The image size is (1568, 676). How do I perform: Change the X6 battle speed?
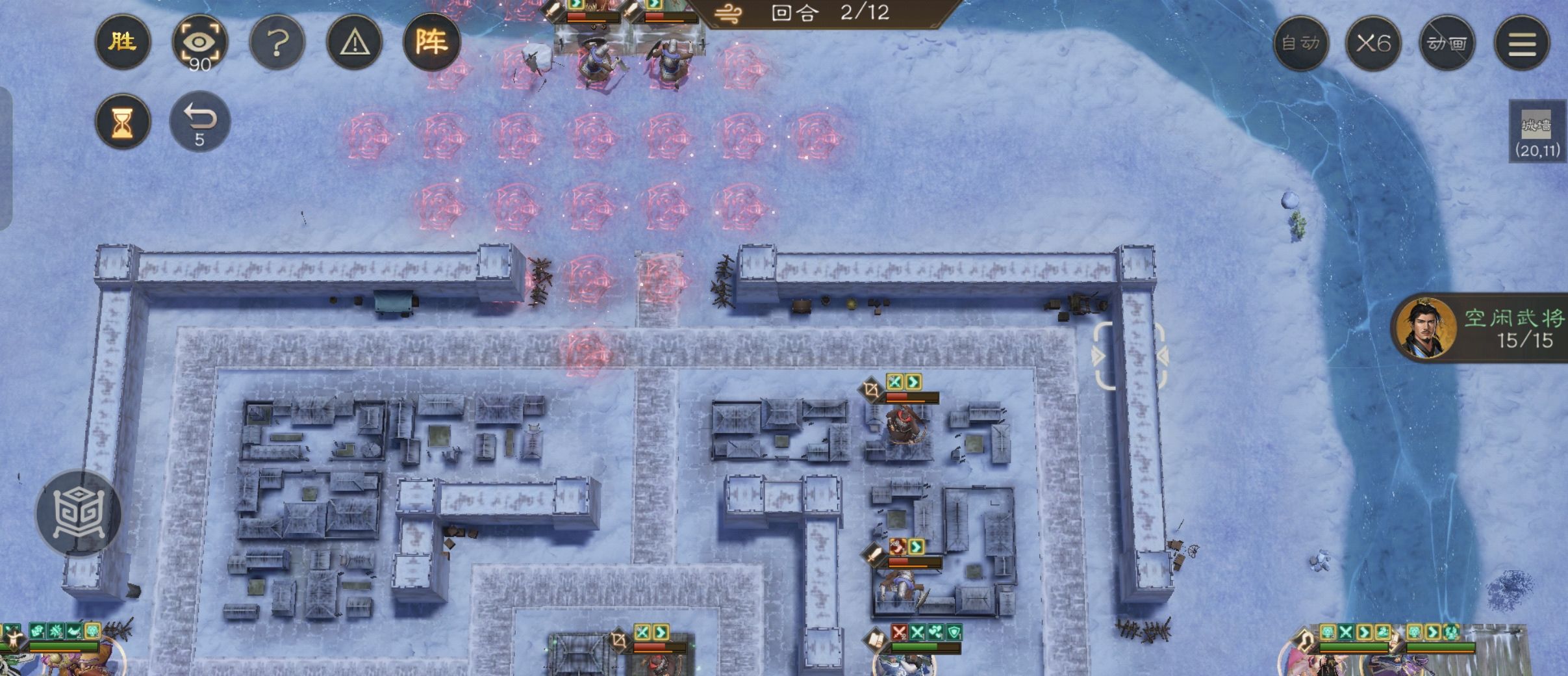click(x=1373, y=44)
